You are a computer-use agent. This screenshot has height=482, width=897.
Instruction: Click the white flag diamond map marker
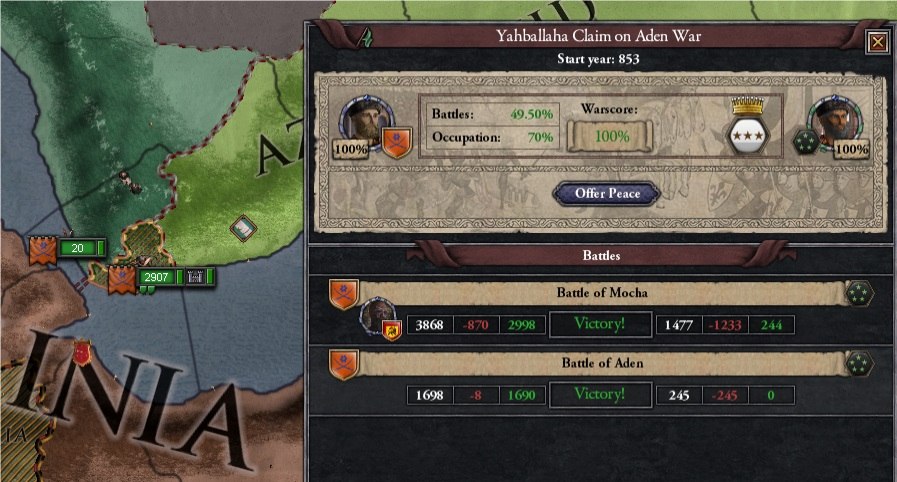click(x=244, y=229)
